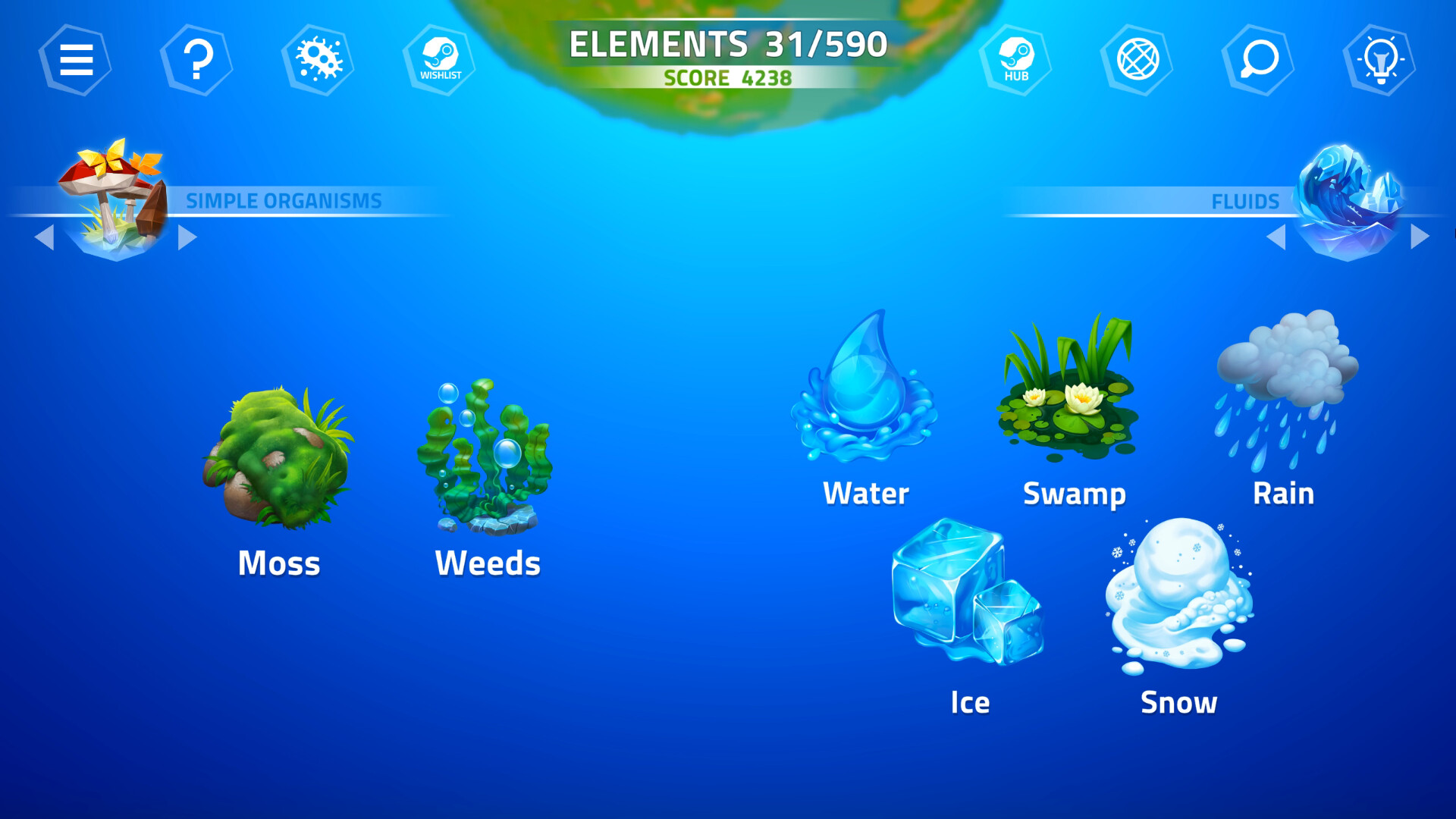Click the globe language icon
This screenshot has width=1456, height=819.
tap(1137, 58)
